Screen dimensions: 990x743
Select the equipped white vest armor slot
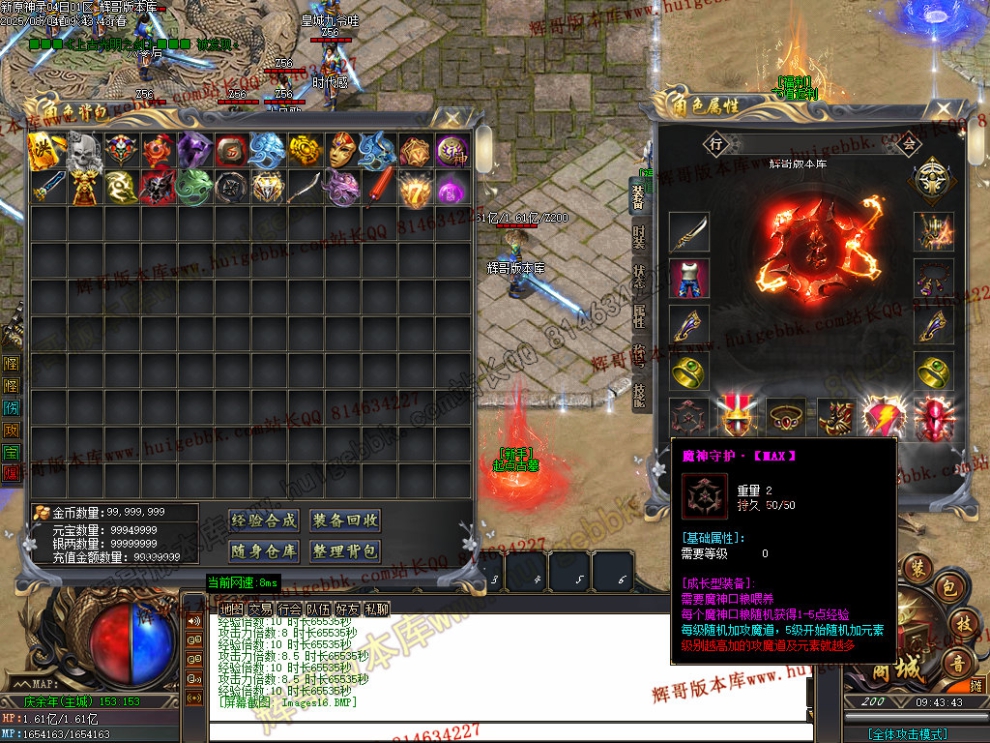pos(689,279)
